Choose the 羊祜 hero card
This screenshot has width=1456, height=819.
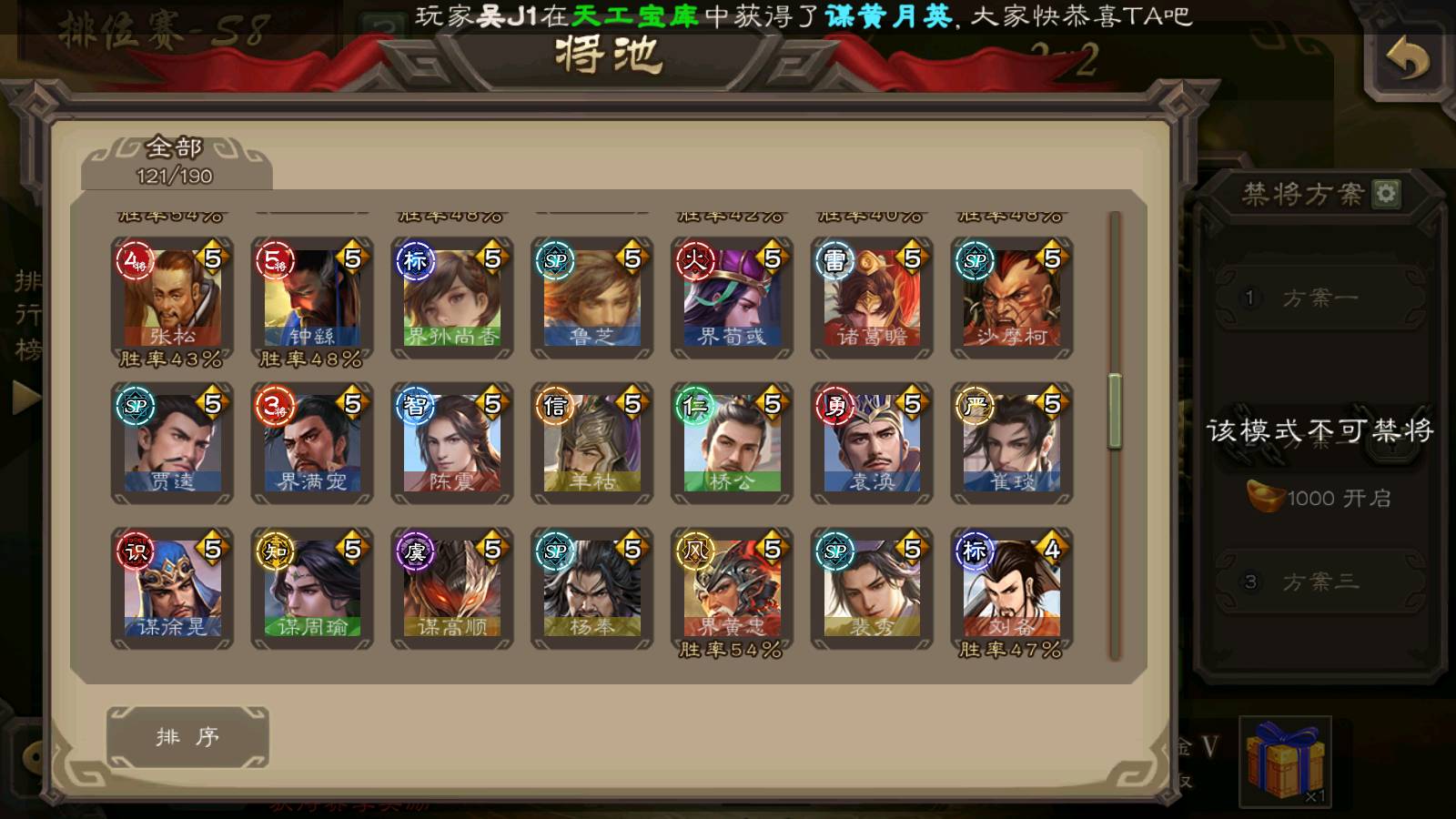pos(592,443)
